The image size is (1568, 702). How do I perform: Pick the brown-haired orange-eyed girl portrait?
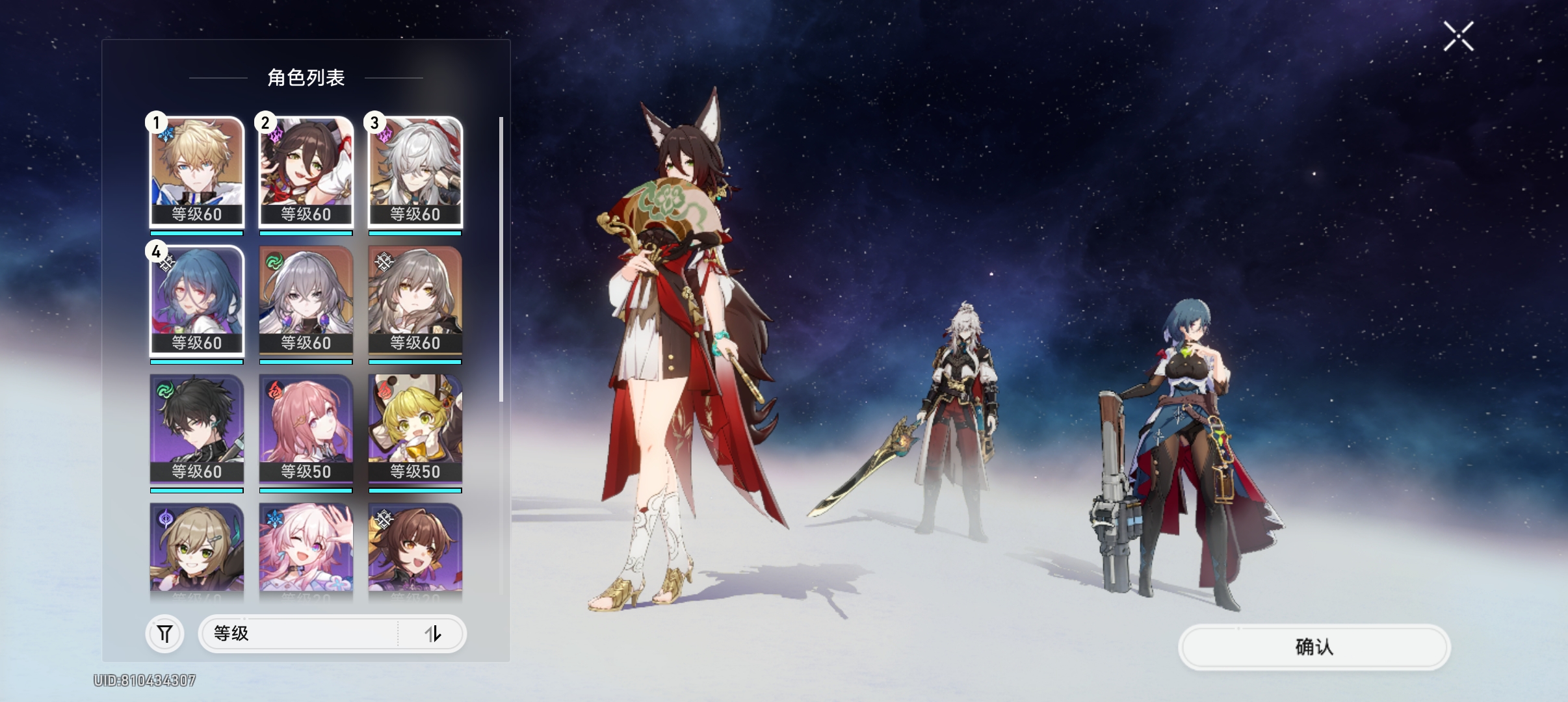(415, 549)
